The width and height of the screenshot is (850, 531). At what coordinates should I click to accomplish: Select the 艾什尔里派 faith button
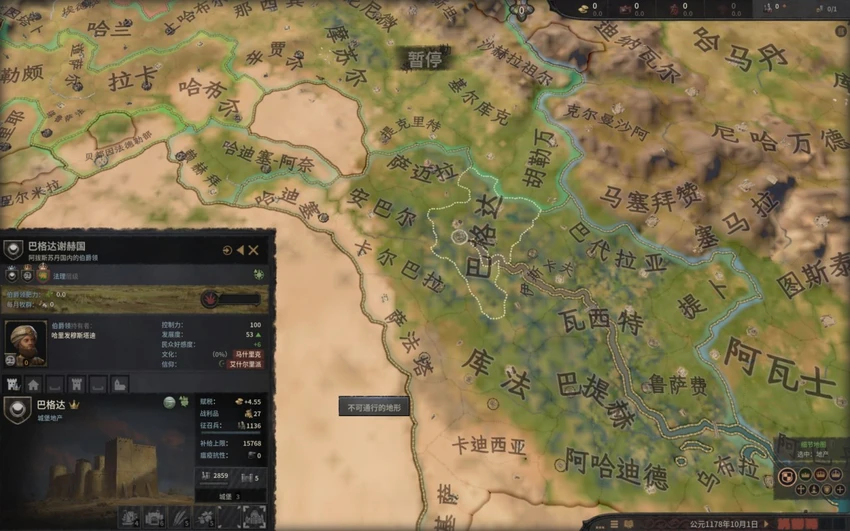[x=245, y=365]
